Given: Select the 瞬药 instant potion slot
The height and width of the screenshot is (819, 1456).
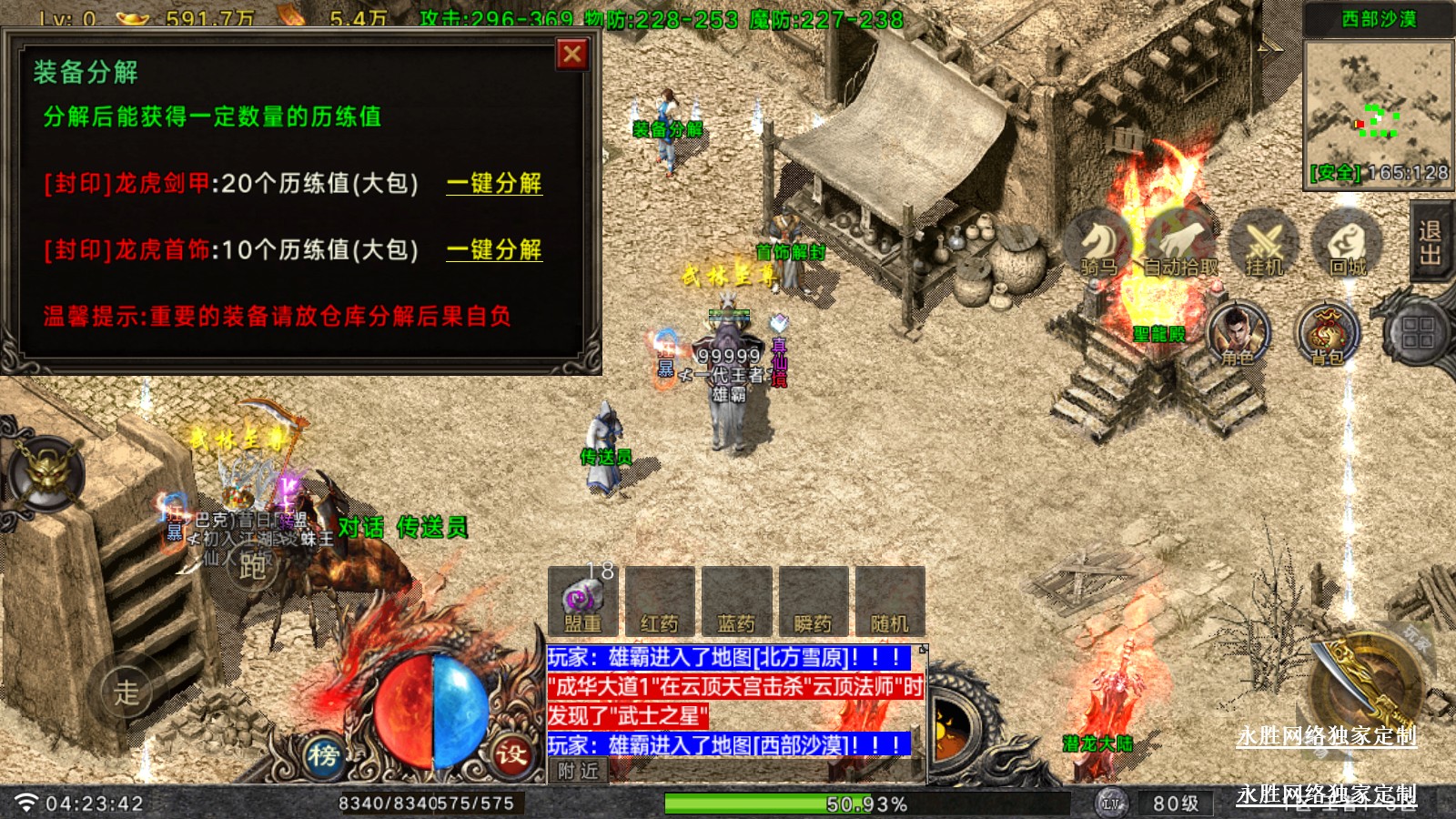Looking at the screenshot, I should pos(813,601).
